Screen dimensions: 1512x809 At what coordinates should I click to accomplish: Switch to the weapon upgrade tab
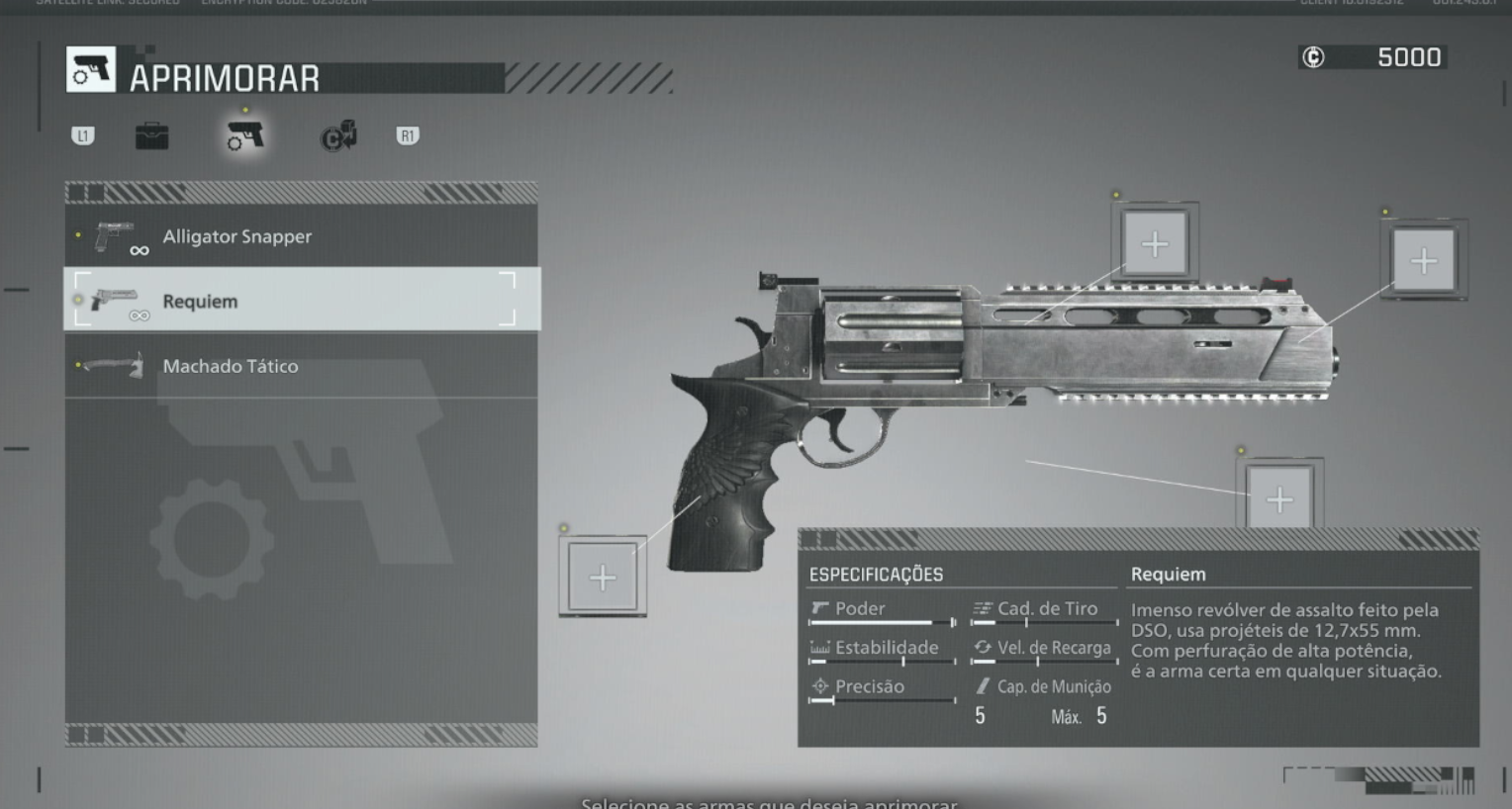click(244, 135)
